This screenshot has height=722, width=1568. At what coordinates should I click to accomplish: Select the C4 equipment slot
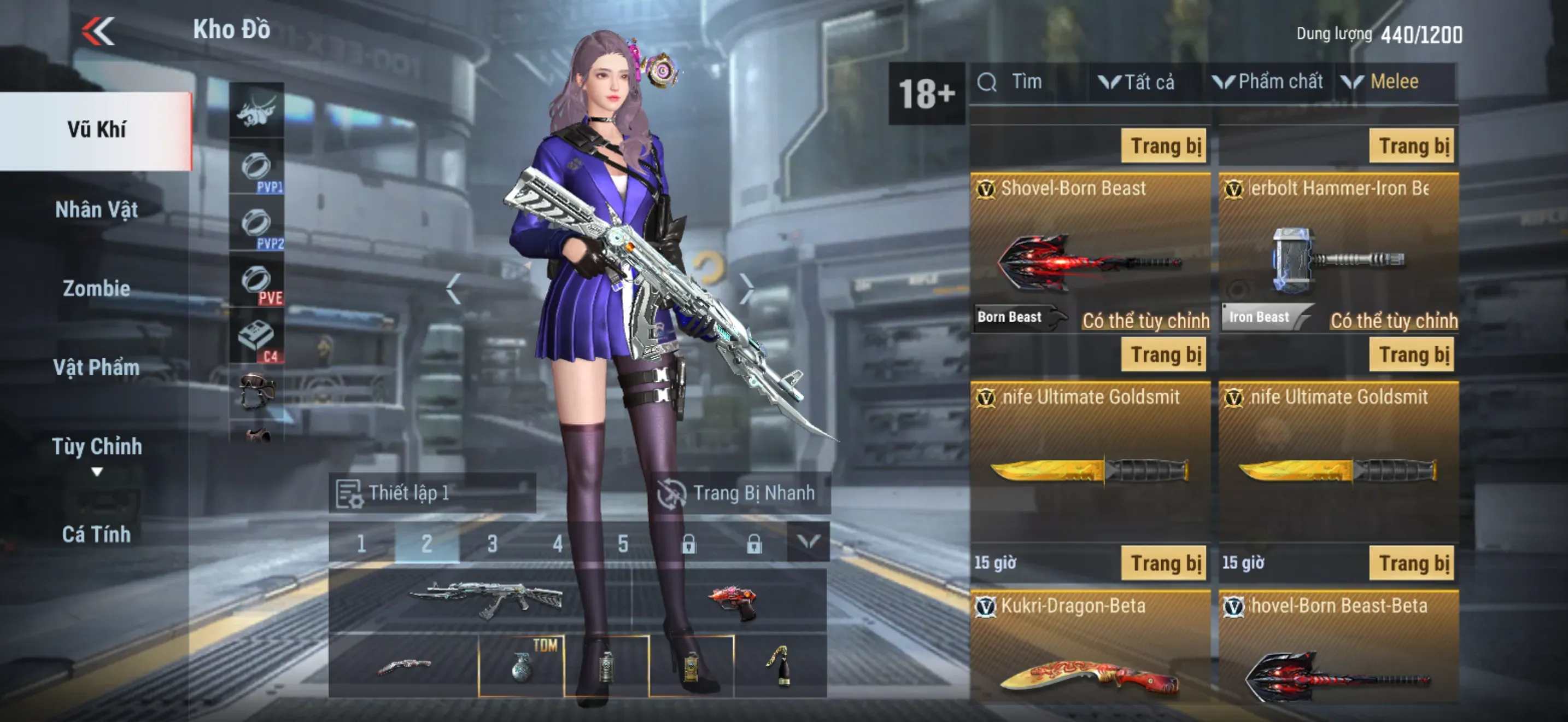click(x=256, y=339)
